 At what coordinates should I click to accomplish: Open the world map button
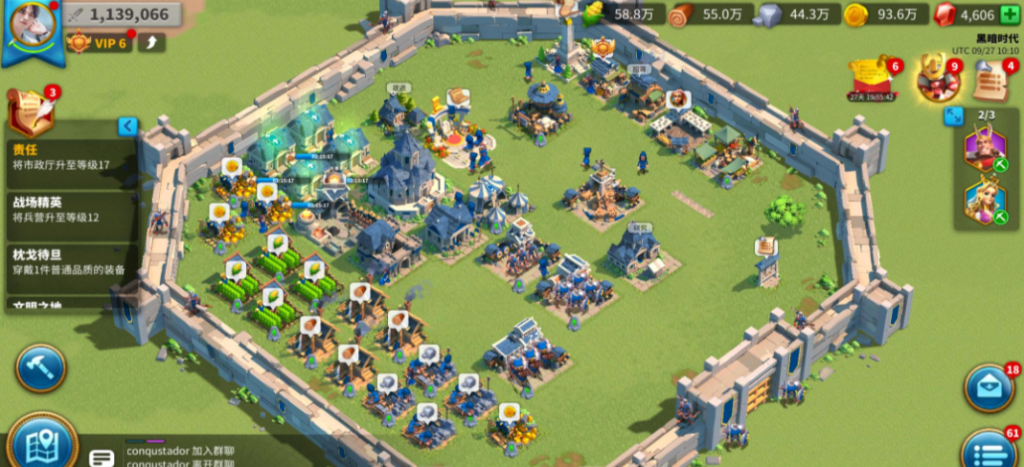pyautogui.click(x=42, y=442)
